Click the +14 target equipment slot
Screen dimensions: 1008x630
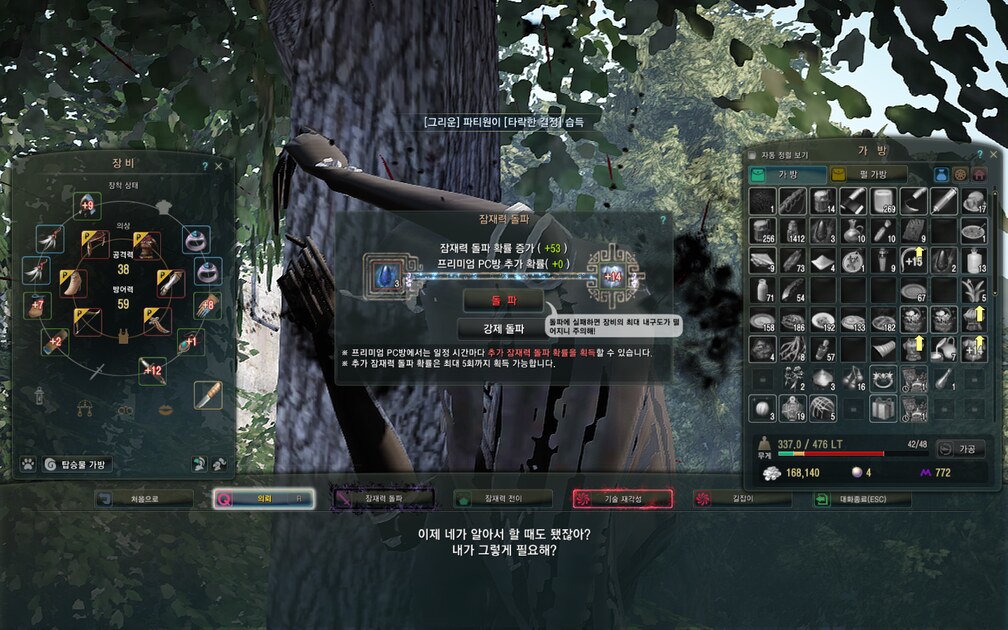(613, 274)
